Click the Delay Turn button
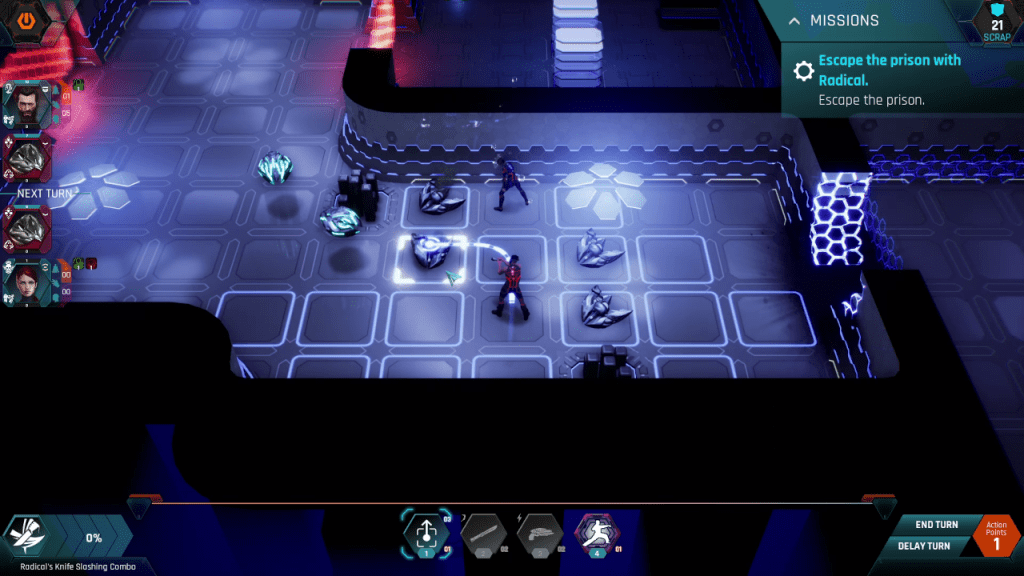The height and width of the screenshot is (576, 1024). pos(924,546)
